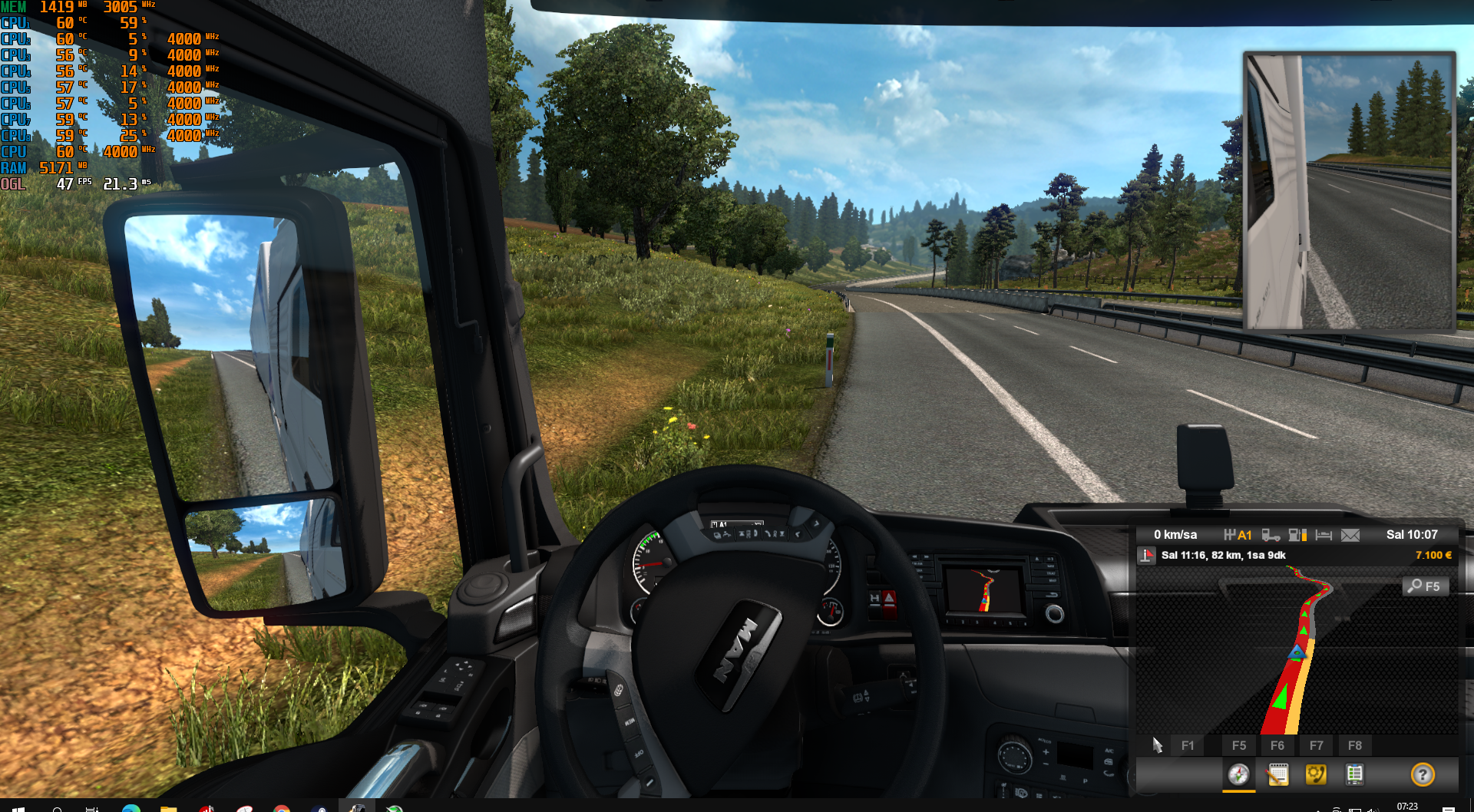Screen dimensions: 1474x812
Task: Open the question mark help button
Action: 1423,774
